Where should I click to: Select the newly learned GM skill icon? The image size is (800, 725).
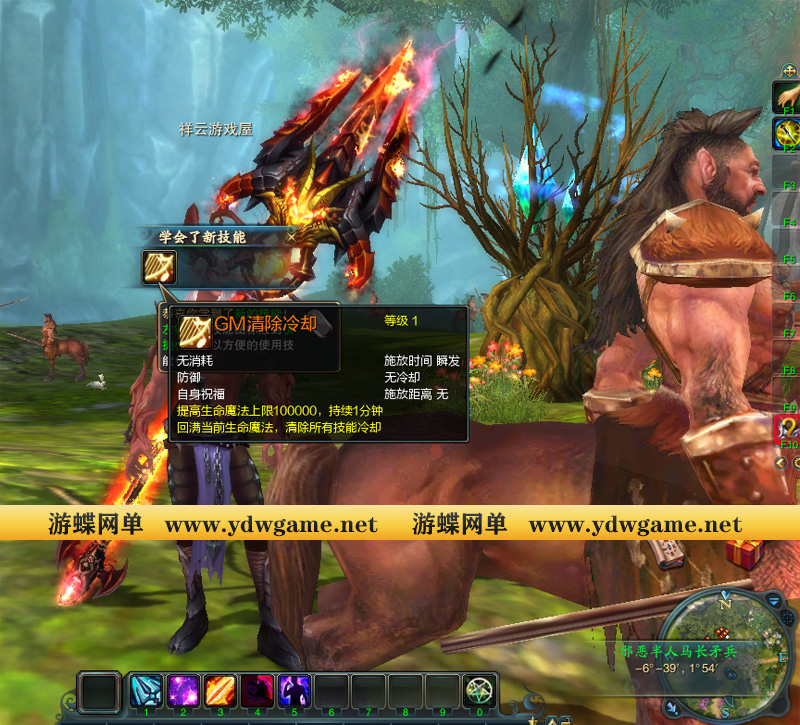tap(160, 267)
